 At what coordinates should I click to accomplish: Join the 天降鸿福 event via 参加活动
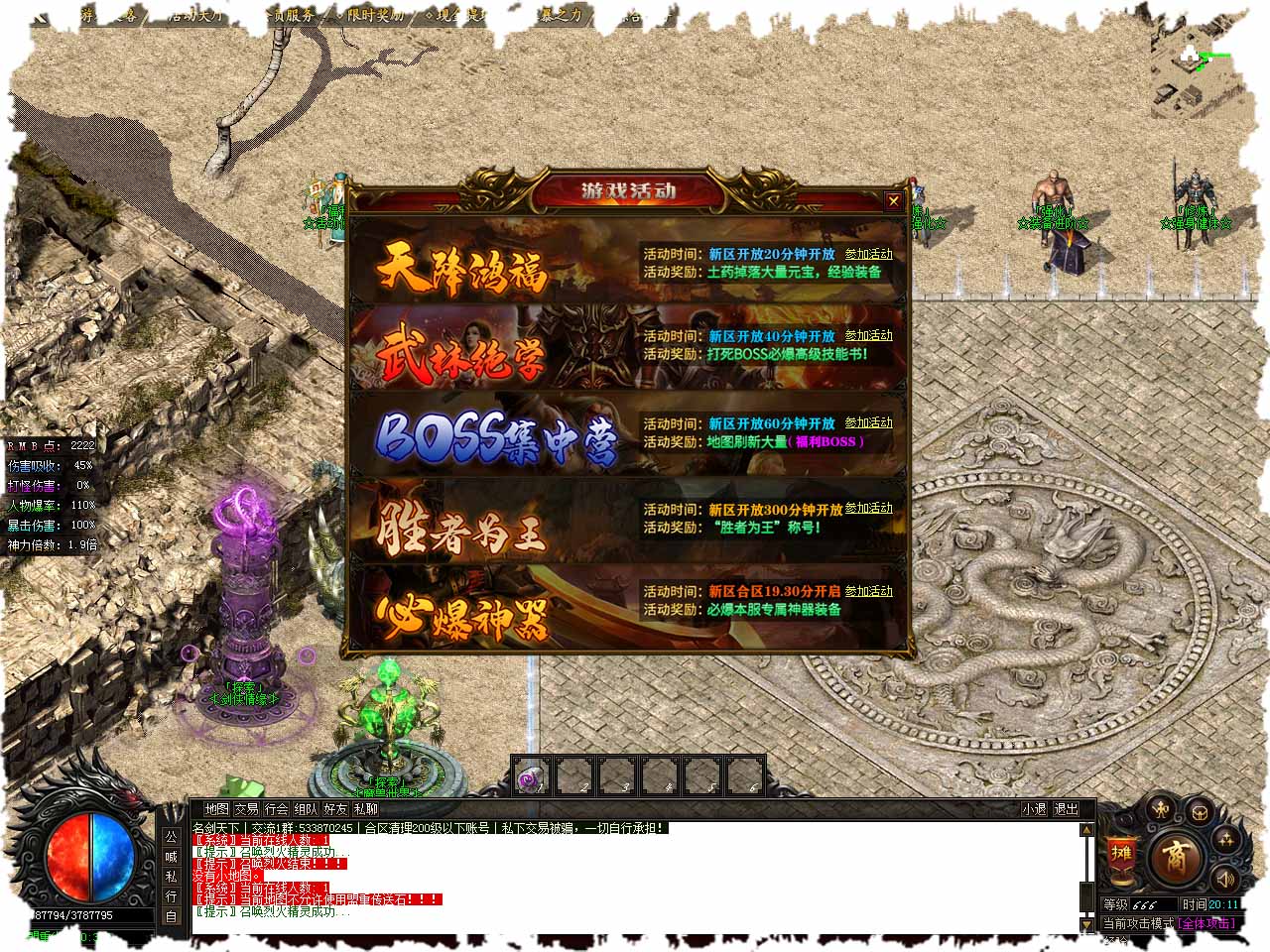pyautogui.click(x=868, y=254)
